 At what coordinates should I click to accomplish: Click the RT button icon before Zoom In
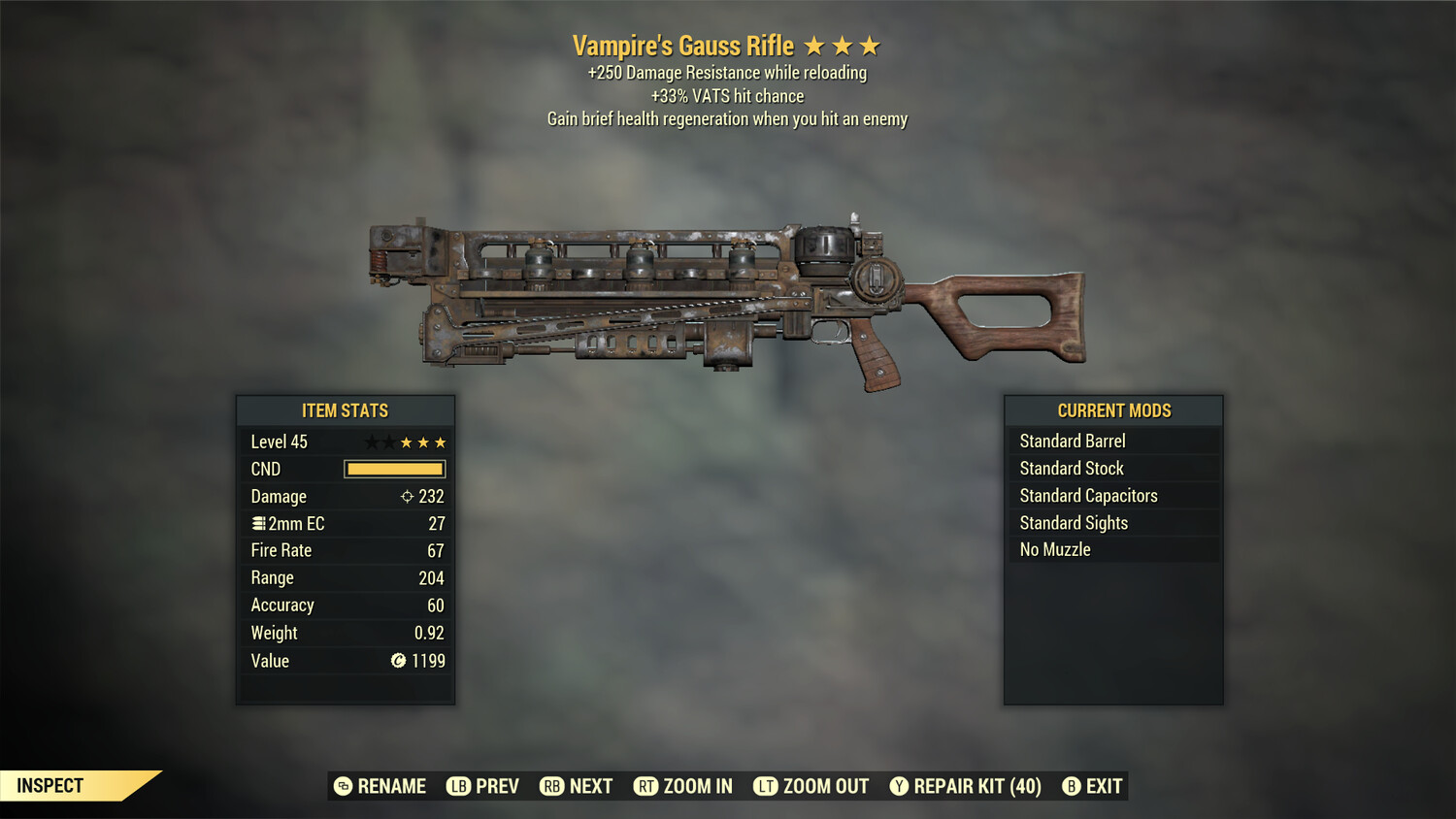(x=647, y=786)
